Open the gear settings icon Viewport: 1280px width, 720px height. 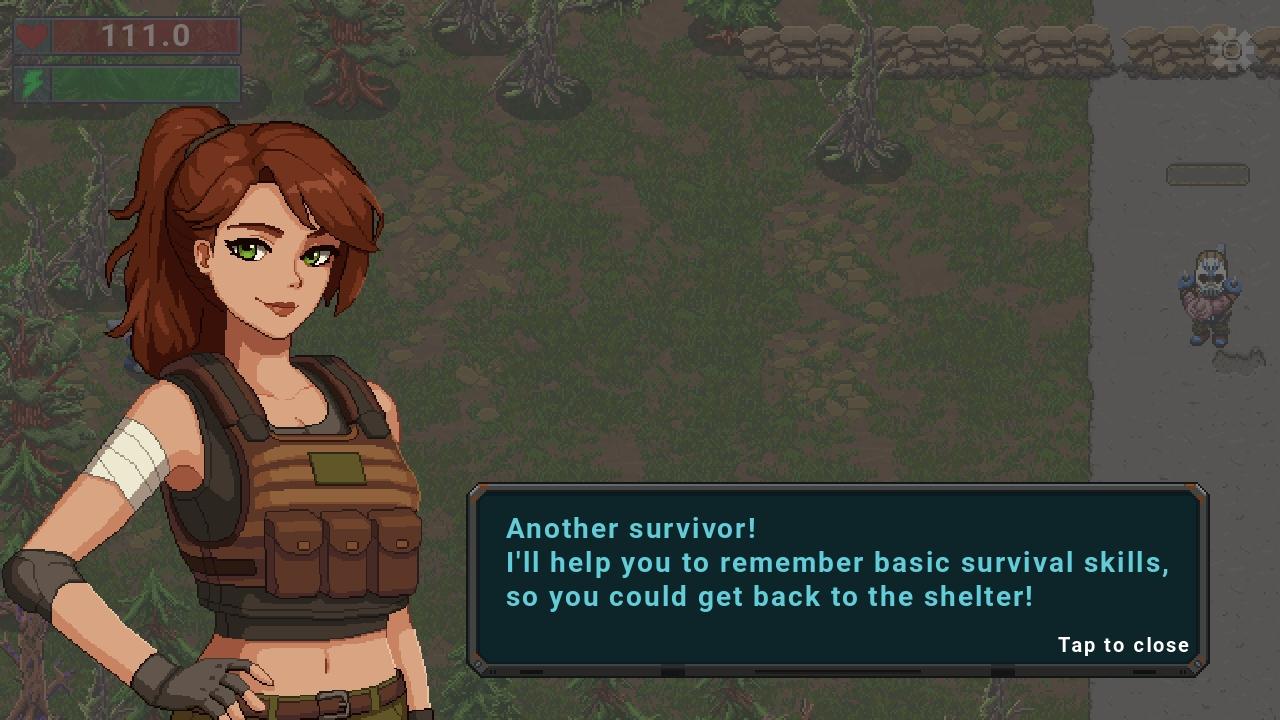1231,49
